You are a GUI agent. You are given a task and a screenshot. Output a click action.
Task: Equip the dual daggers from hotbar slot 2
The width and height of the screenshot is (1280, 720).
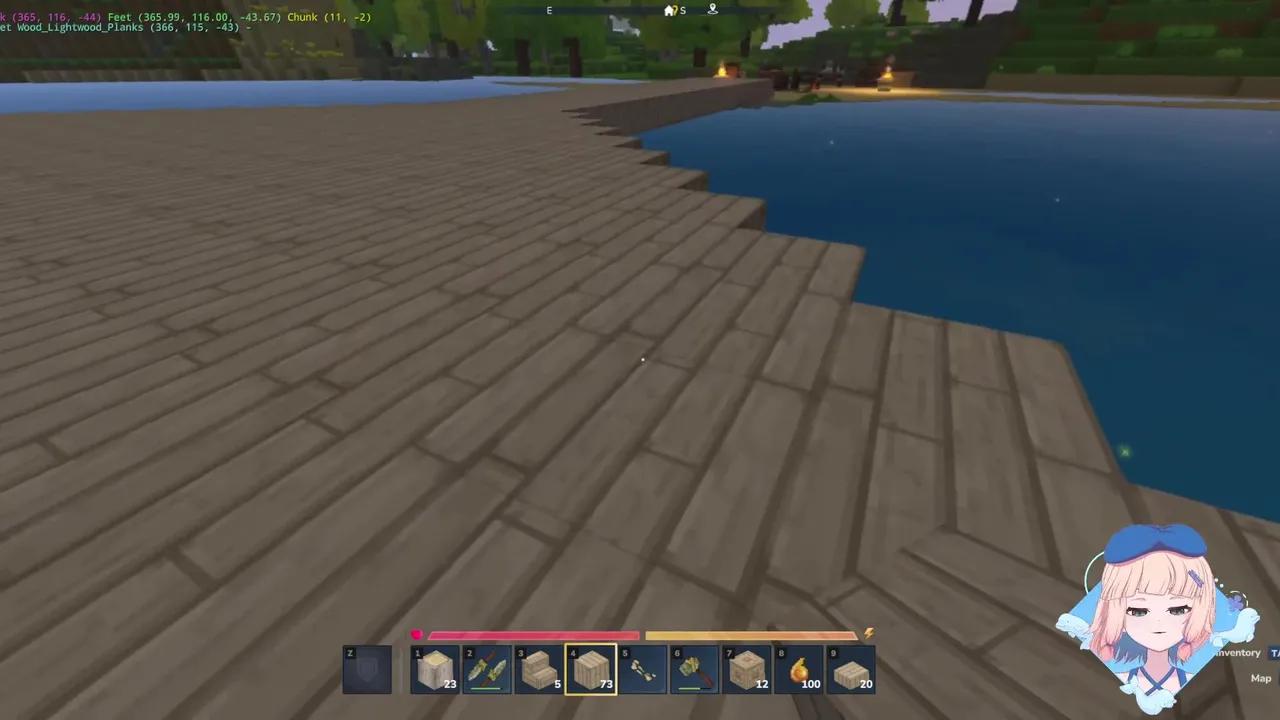pyautogui.click(x=487, y=668)
